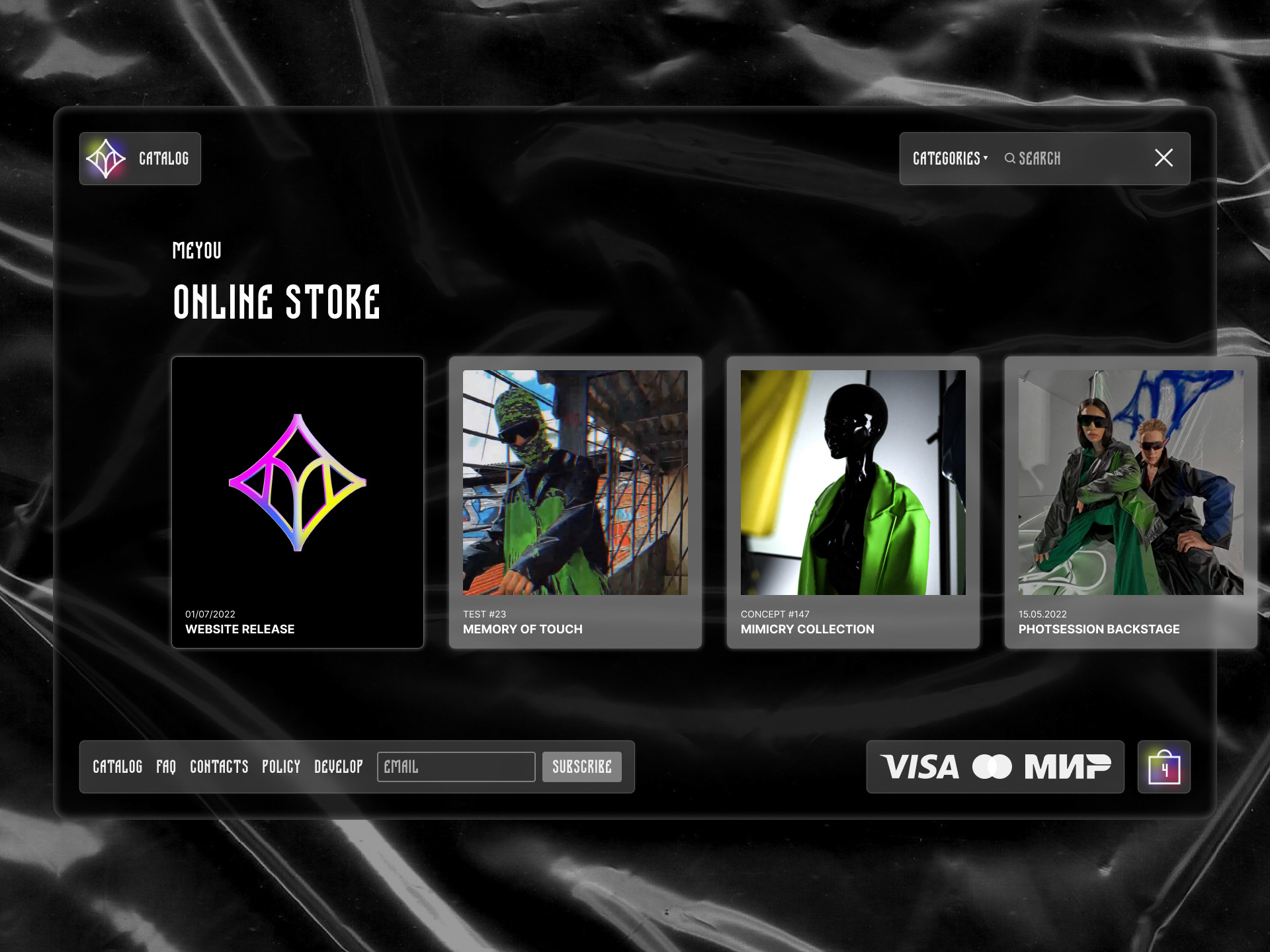Image resolution: width=1270 pixels, height=952 pixels.
Task: Open the Photsession Backstage card
Action: 1130,502
